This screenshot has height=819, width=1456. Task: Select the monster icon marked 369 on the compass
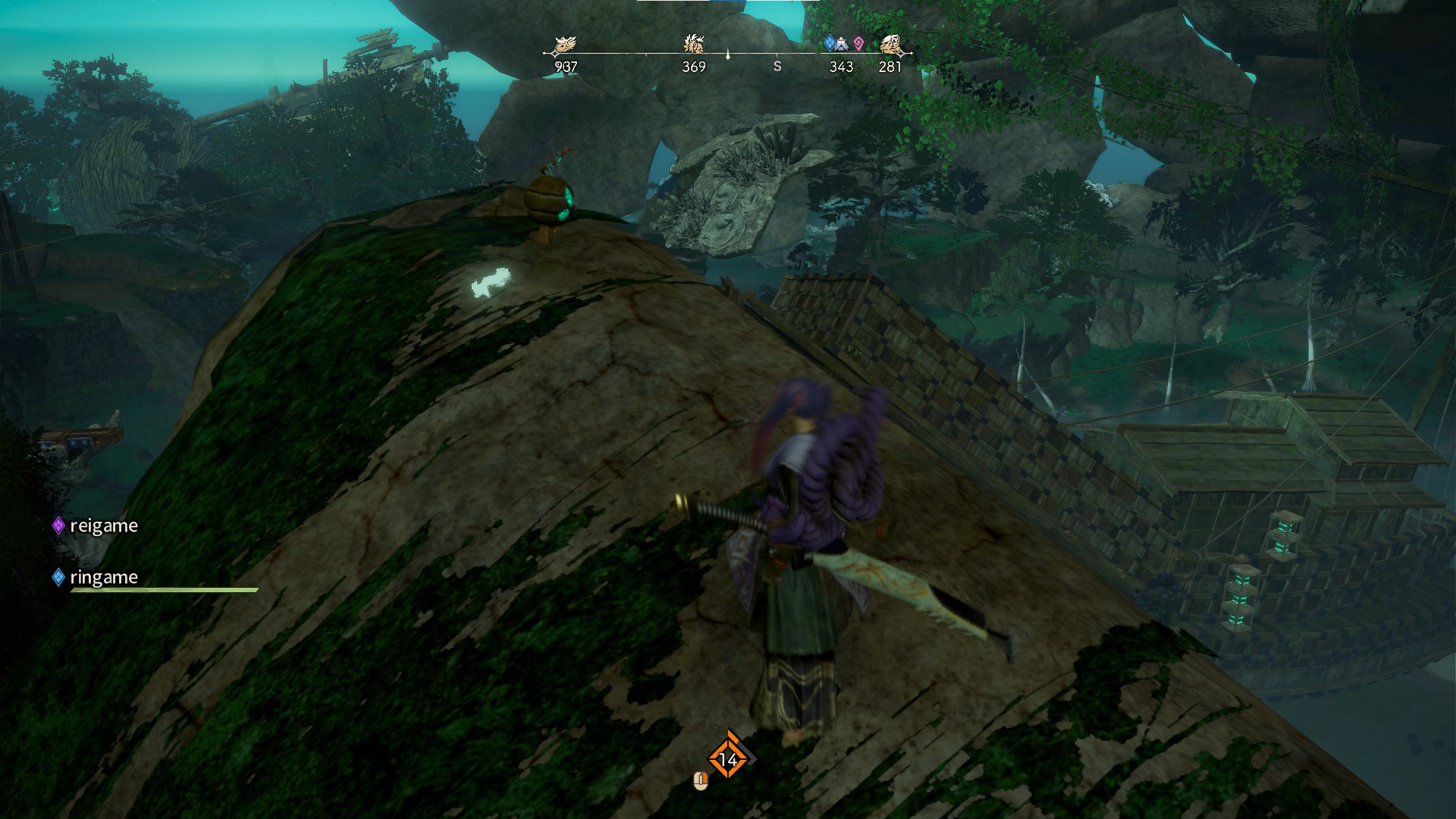pyautogui.click(x=694, y=43)
